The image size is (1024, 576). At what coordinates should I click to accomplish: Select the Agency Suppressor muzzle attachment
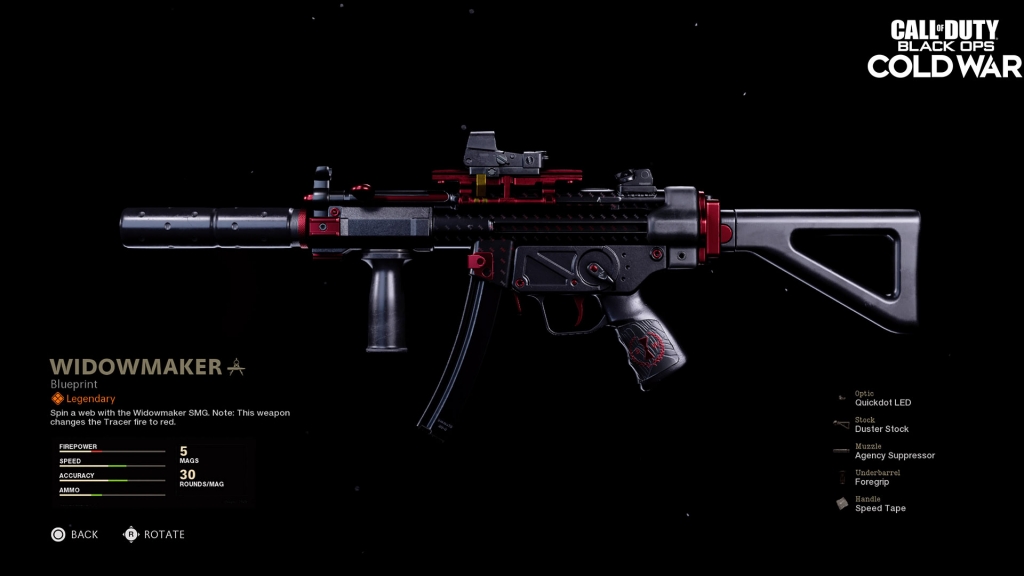[x=894, y=455]
